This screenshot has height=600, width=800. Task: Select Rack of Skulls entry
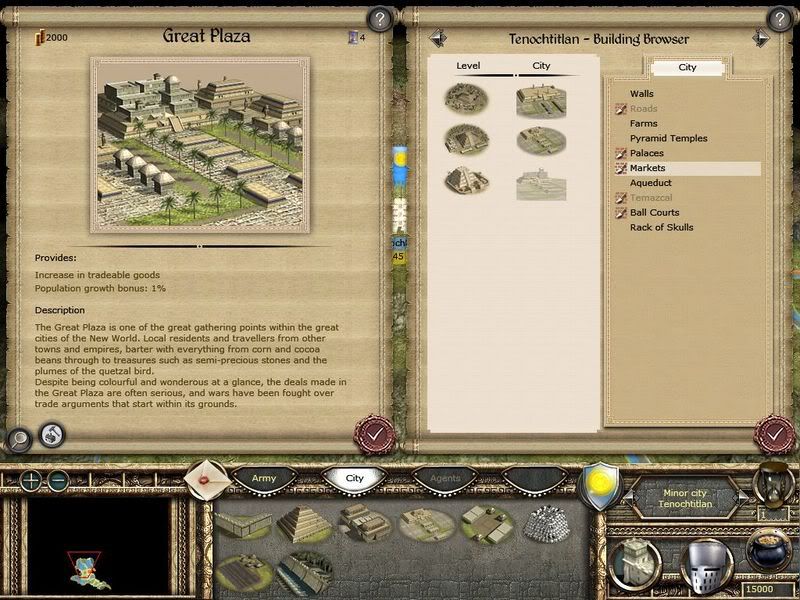coord(661,227)
